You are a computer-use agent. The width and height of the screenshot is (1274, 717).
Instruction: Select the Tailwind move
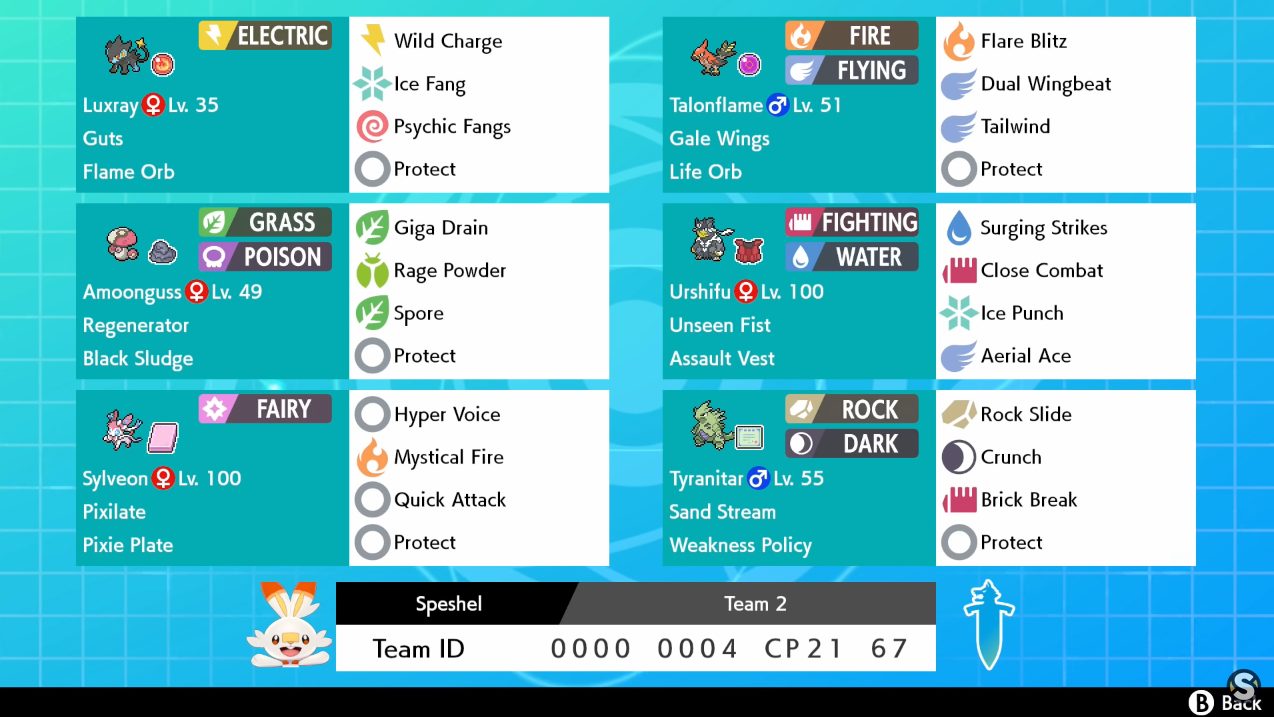point(1014,127)
